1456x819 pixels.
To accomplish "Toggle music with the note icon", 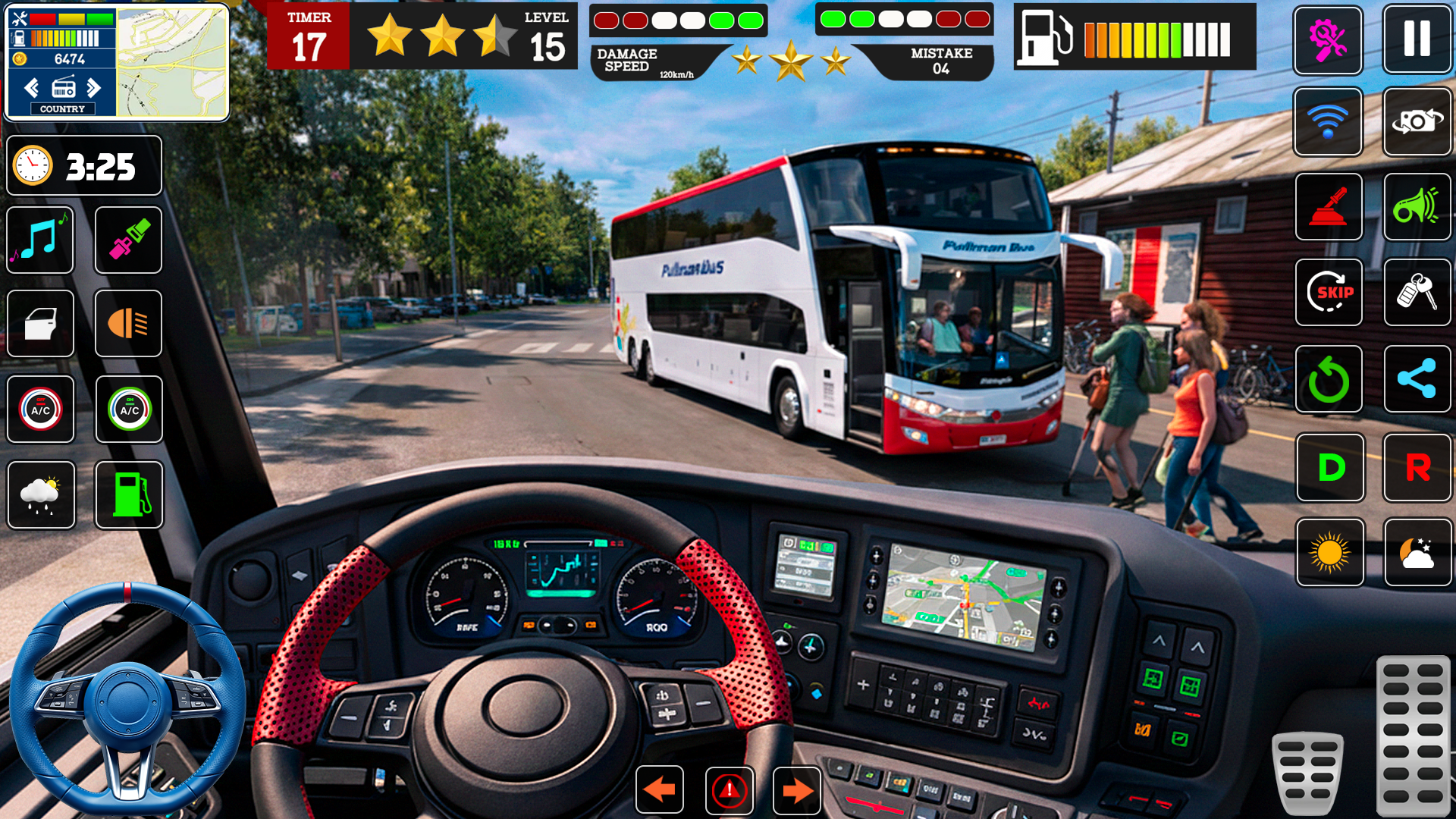I will point(40,240).
